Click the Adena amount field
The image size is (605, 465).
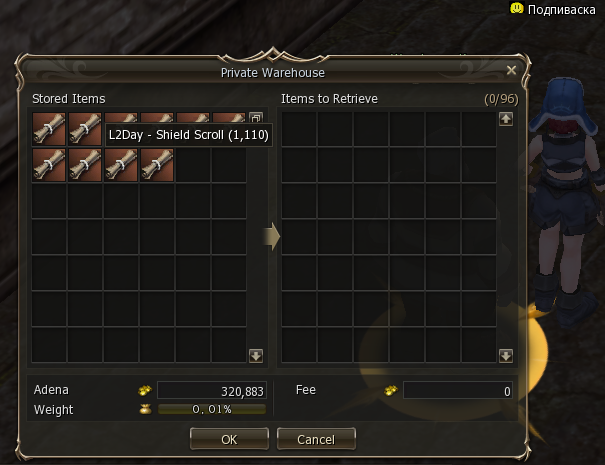tap(210, 390)
